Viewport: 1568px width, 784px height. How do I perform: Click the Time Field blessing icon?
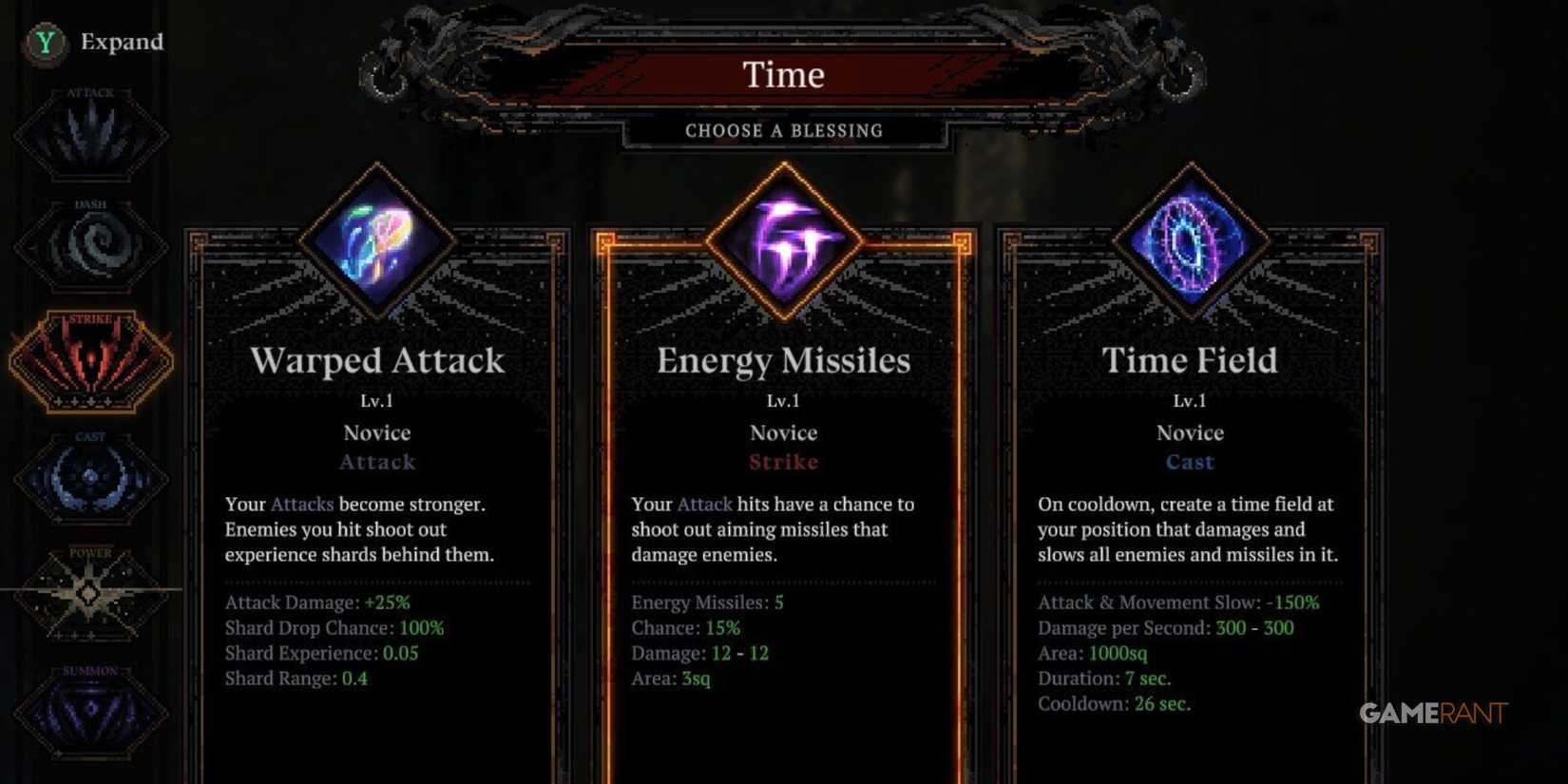coord(1190,242)
